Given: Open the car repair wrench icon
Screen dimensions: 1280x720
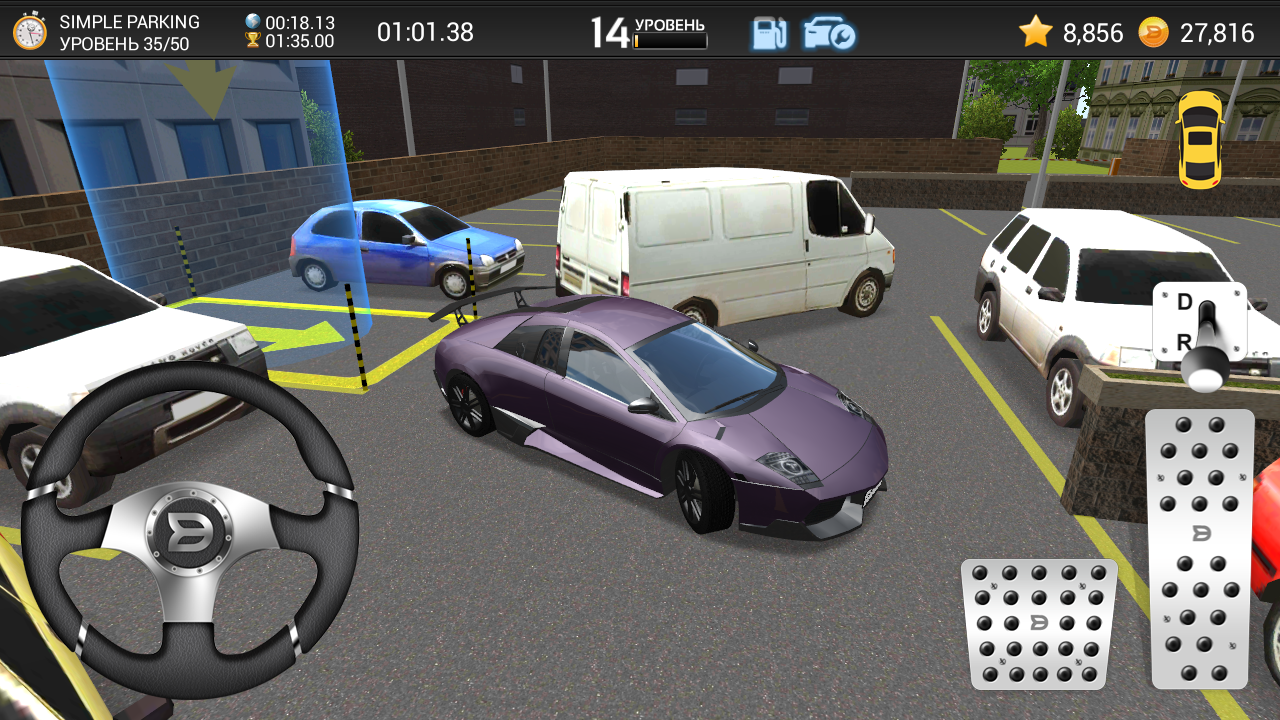Looking at the screenshot, I should [829, 33].
